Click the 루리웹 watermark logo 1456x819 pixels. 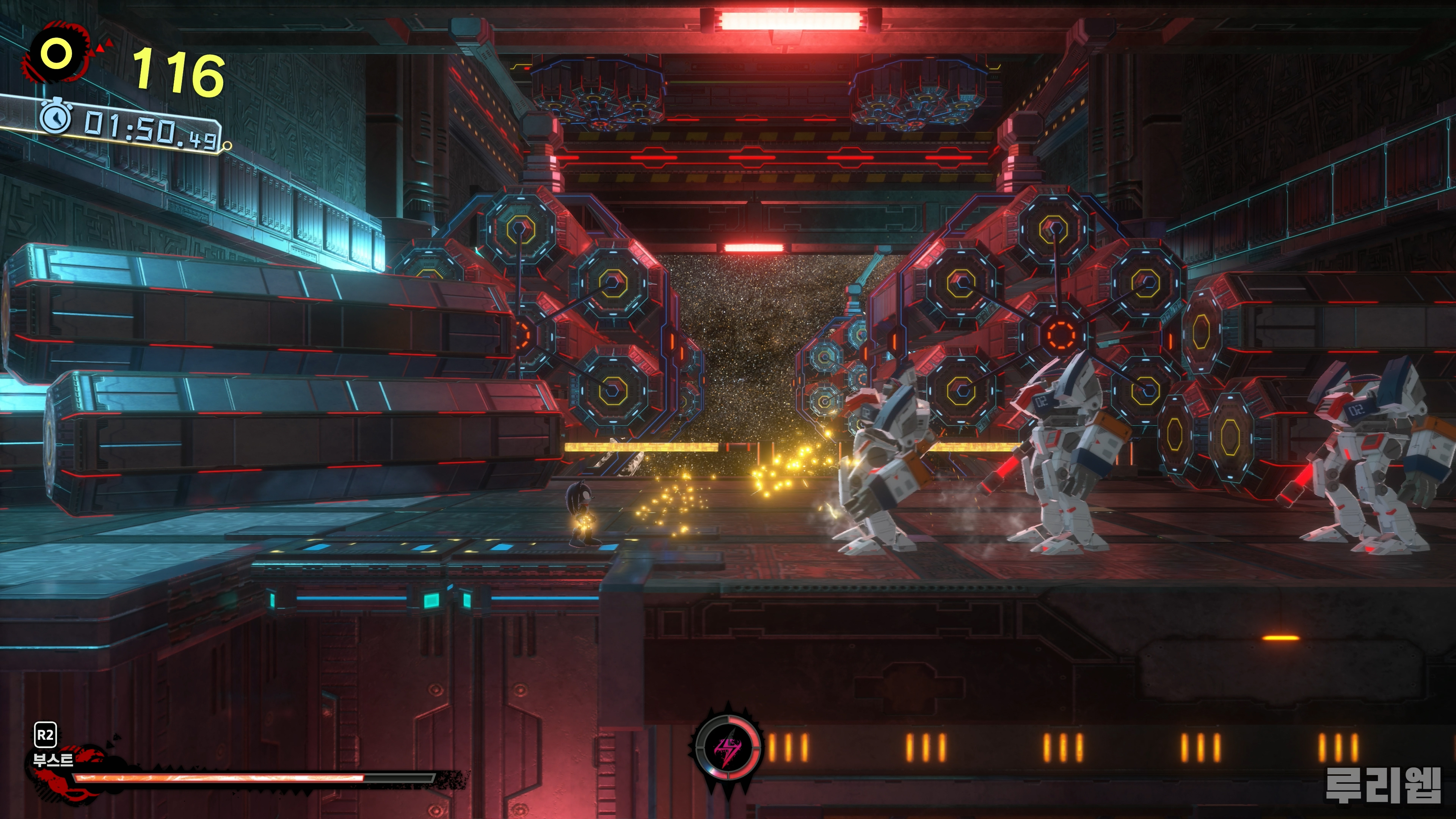click(x=1382, y=784)
